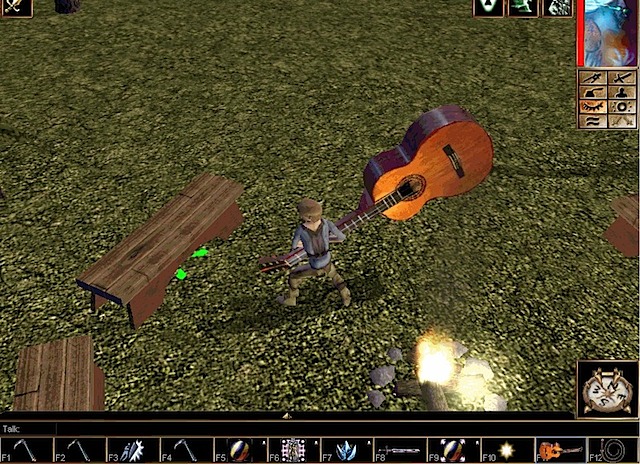Activate the patterned square icon in F6

(293, 450)
